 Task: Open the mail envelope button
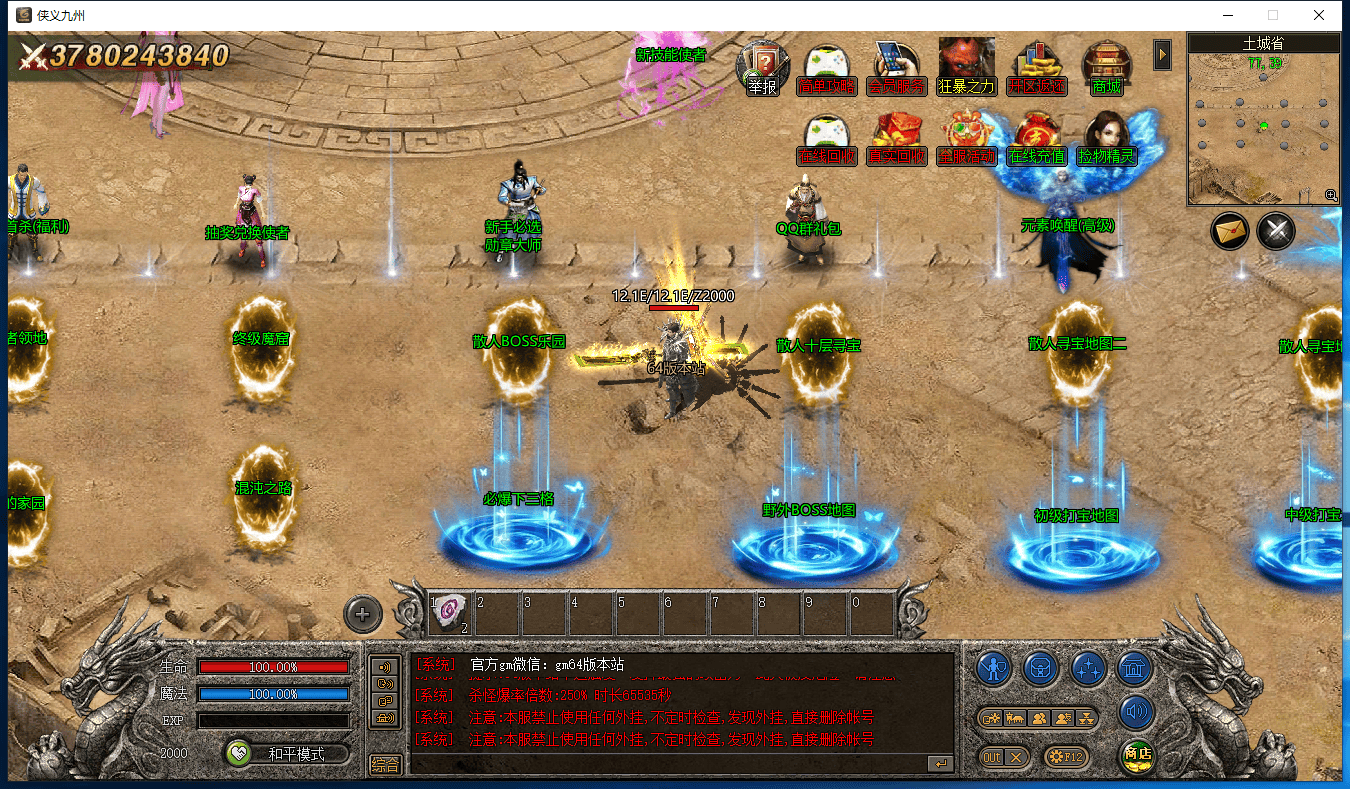(x=1230, y=231)
